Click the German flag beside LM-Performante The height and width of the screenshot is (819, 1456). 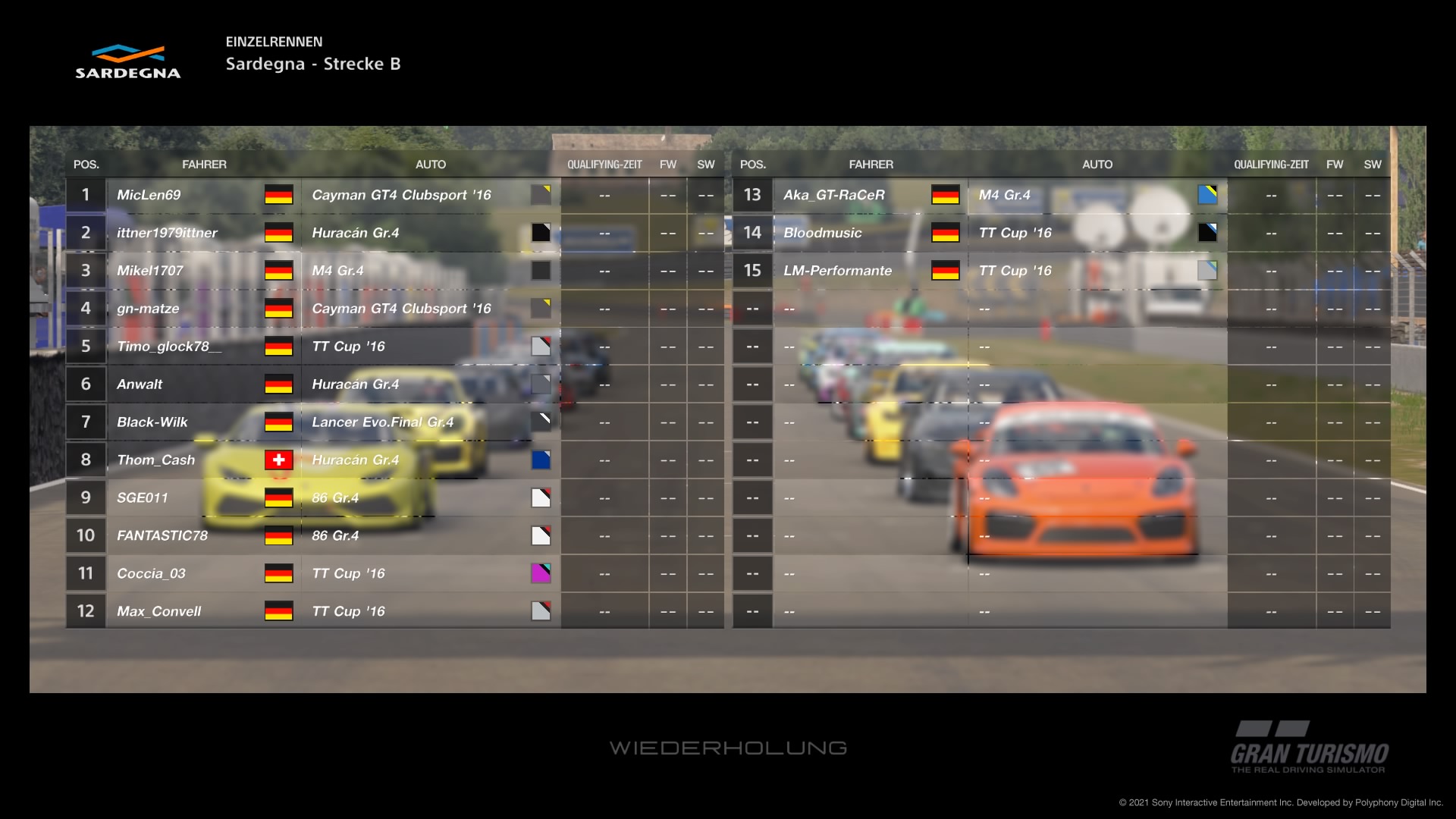pos(946,270)
